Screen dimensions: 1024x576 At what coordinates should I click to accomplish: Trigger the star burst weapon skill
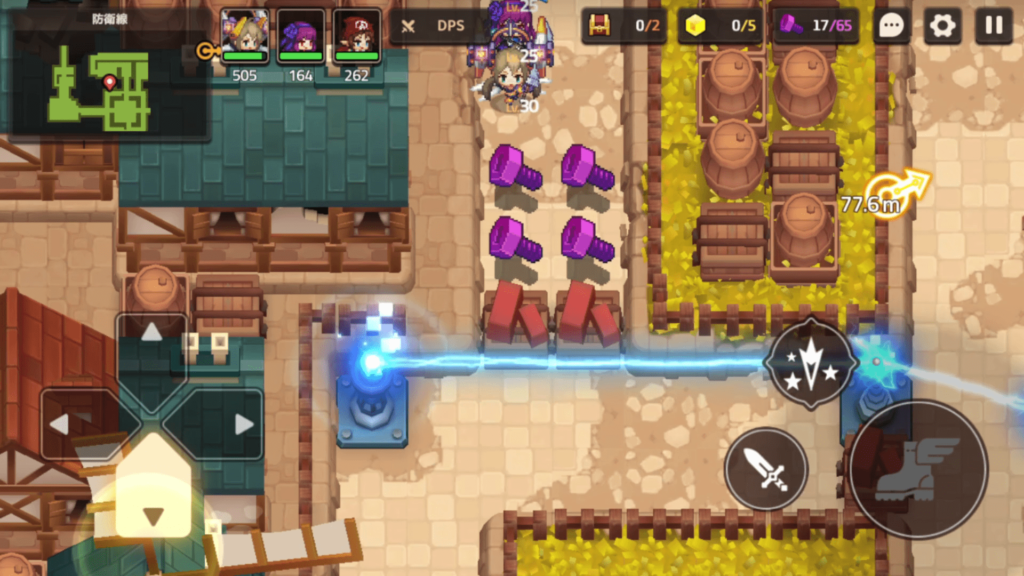point(809,364)
